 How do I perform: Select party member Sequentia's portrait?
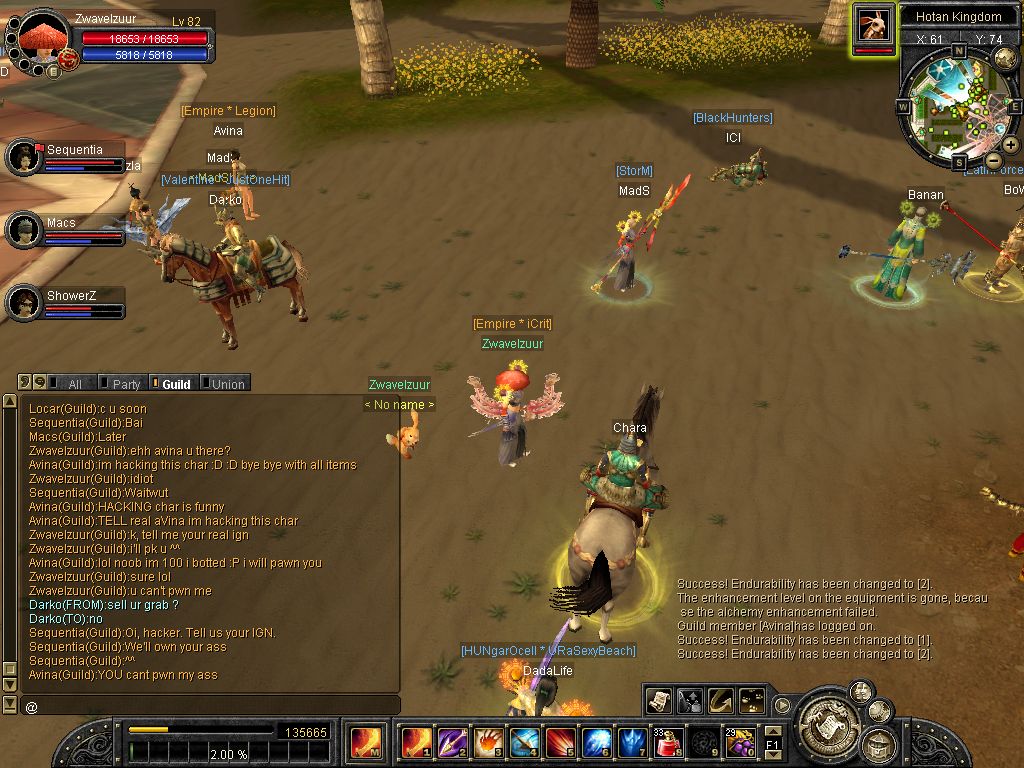(23, 157)
